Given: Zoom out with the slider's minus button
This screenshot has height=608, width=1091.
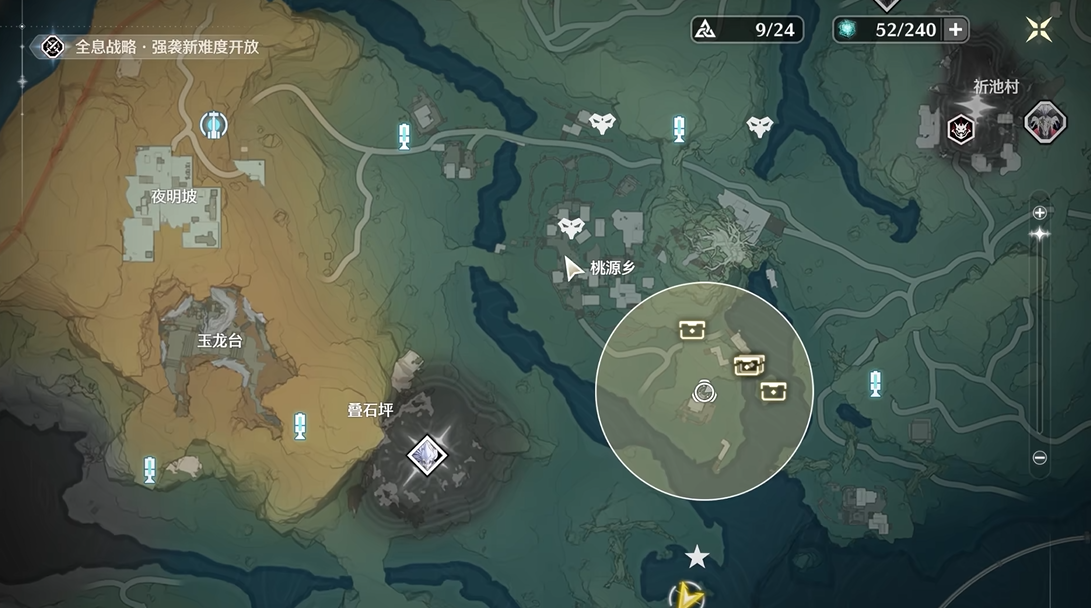Looking at the screenshot, I should [x=1040, y=458].
